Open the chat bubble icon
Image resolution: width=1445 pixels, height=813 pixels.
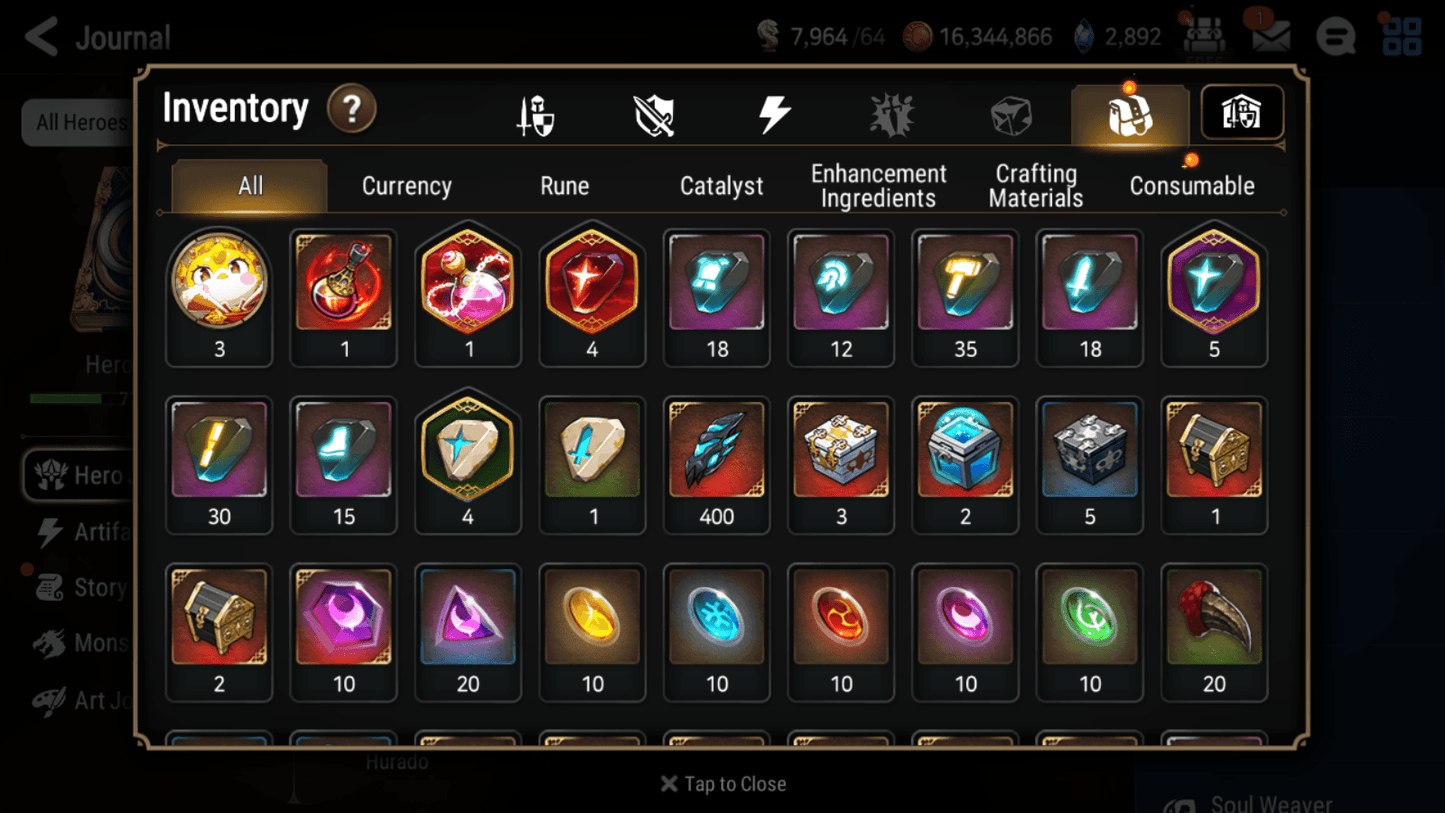tap(1336, 36)
